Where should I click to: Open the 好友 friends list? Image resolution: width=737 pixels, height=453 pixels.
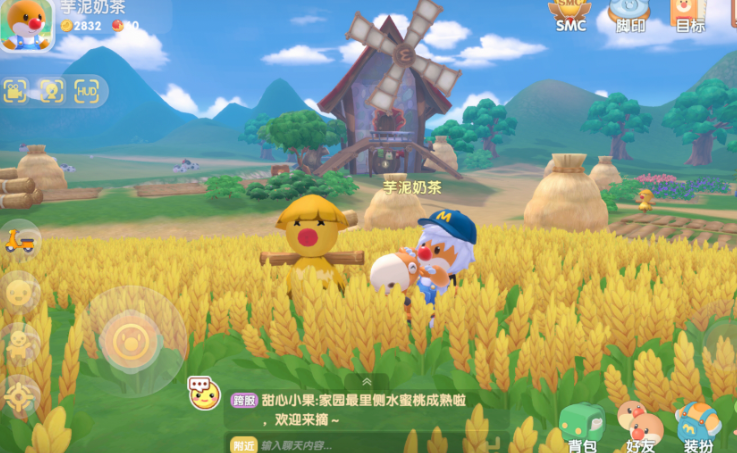coord(638,426)
